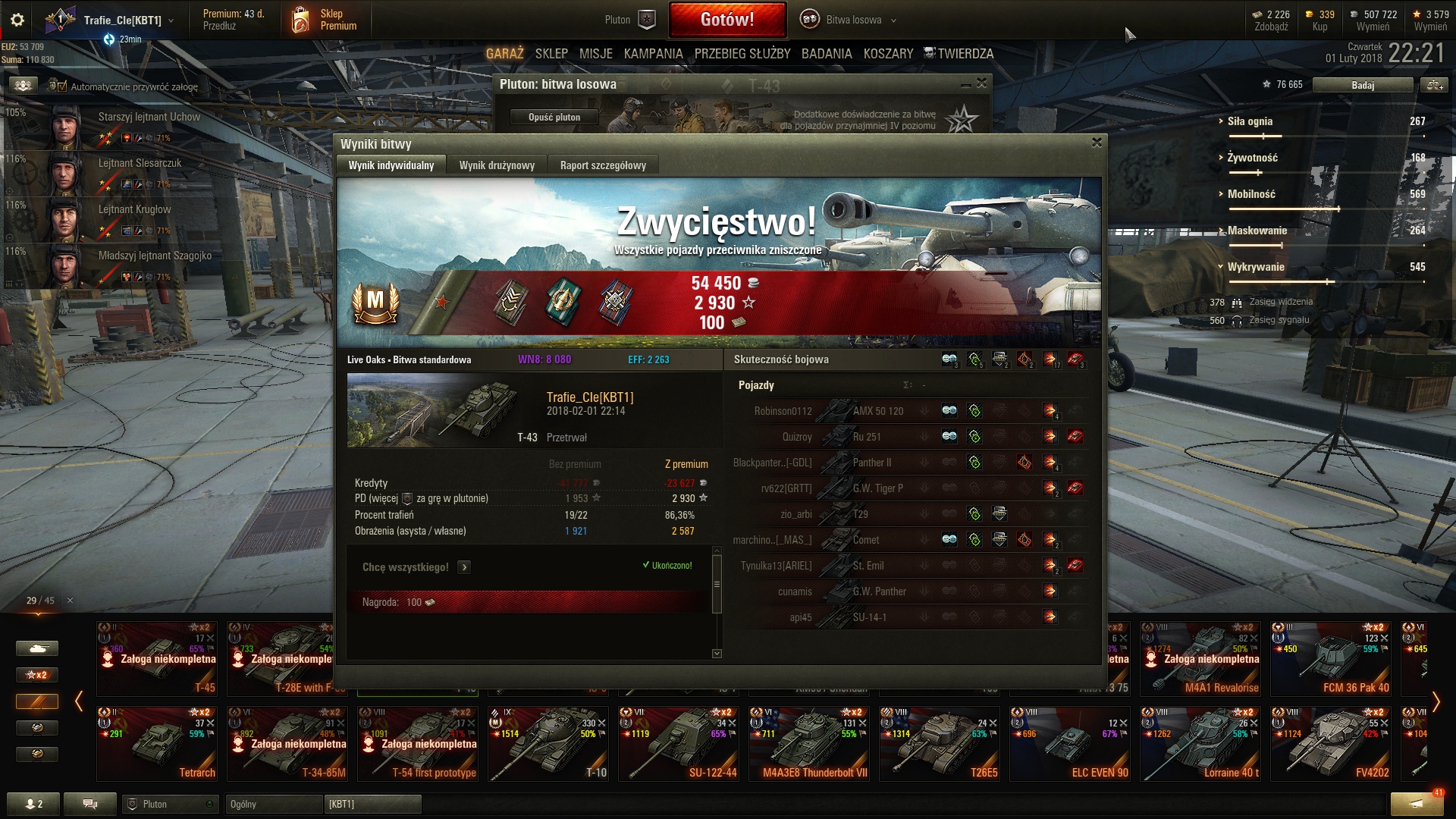The image size is (1456, 819).
Task: Click the Badaj research button
Action: 1362,85
